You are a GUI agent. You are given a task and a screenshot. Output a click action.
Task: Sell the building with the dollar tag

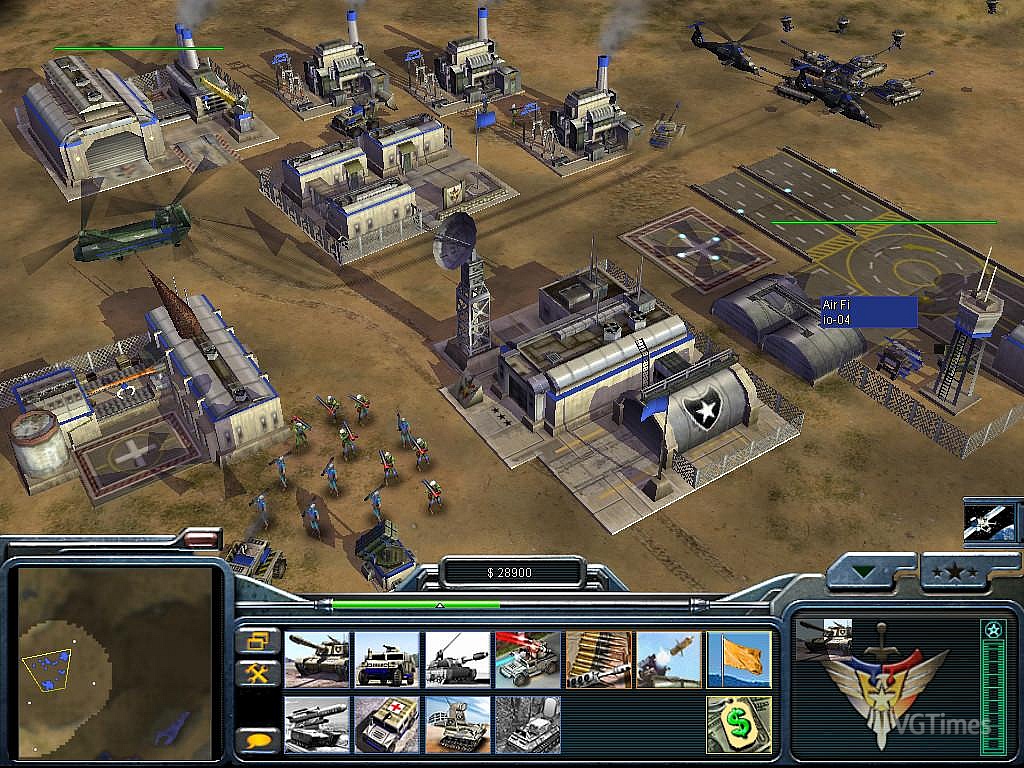[739, 724]
